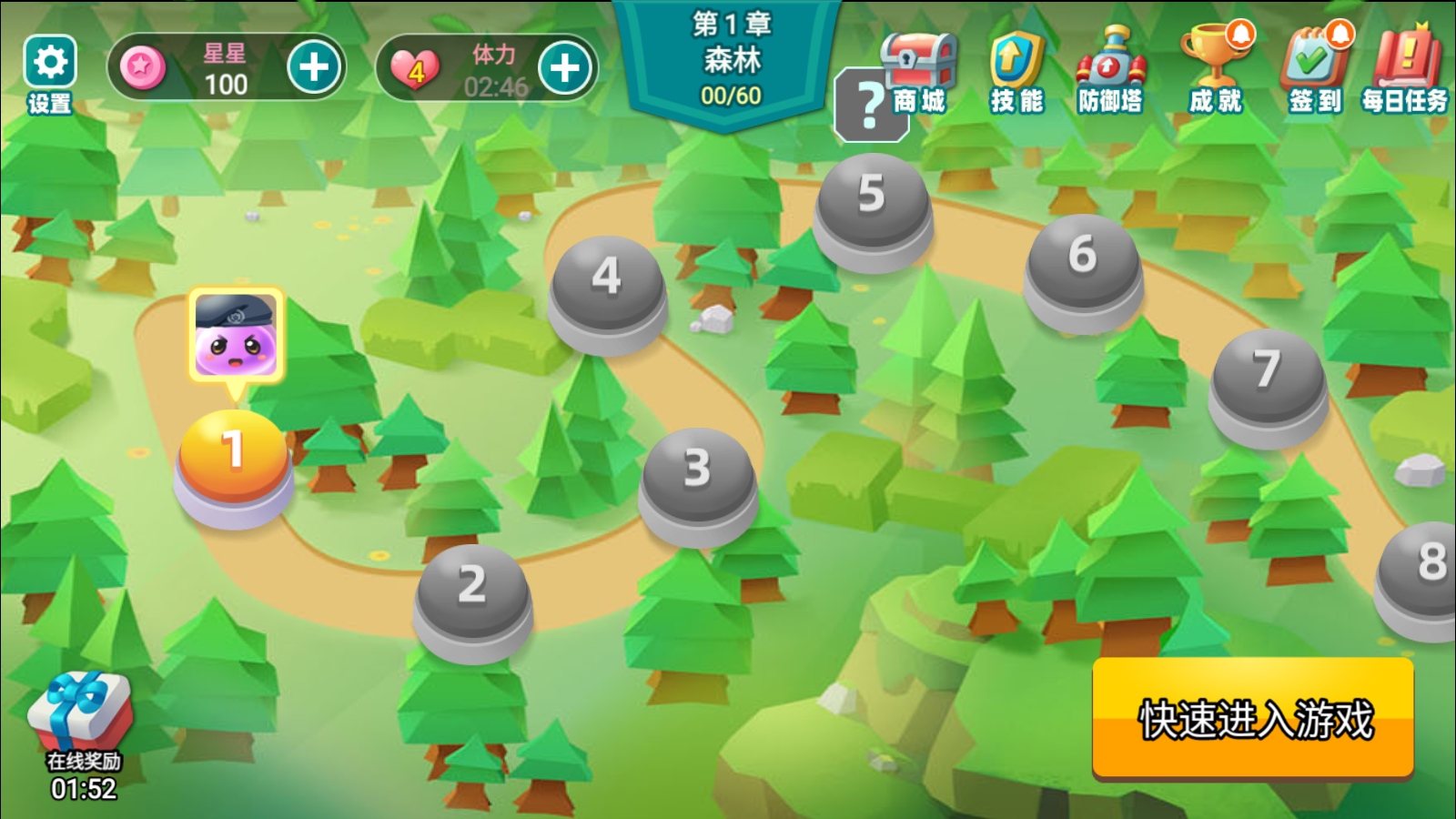Viewport: 1456px width, 819px height.
Task: Select the level 5 stage node
Action: click(872, 202)
